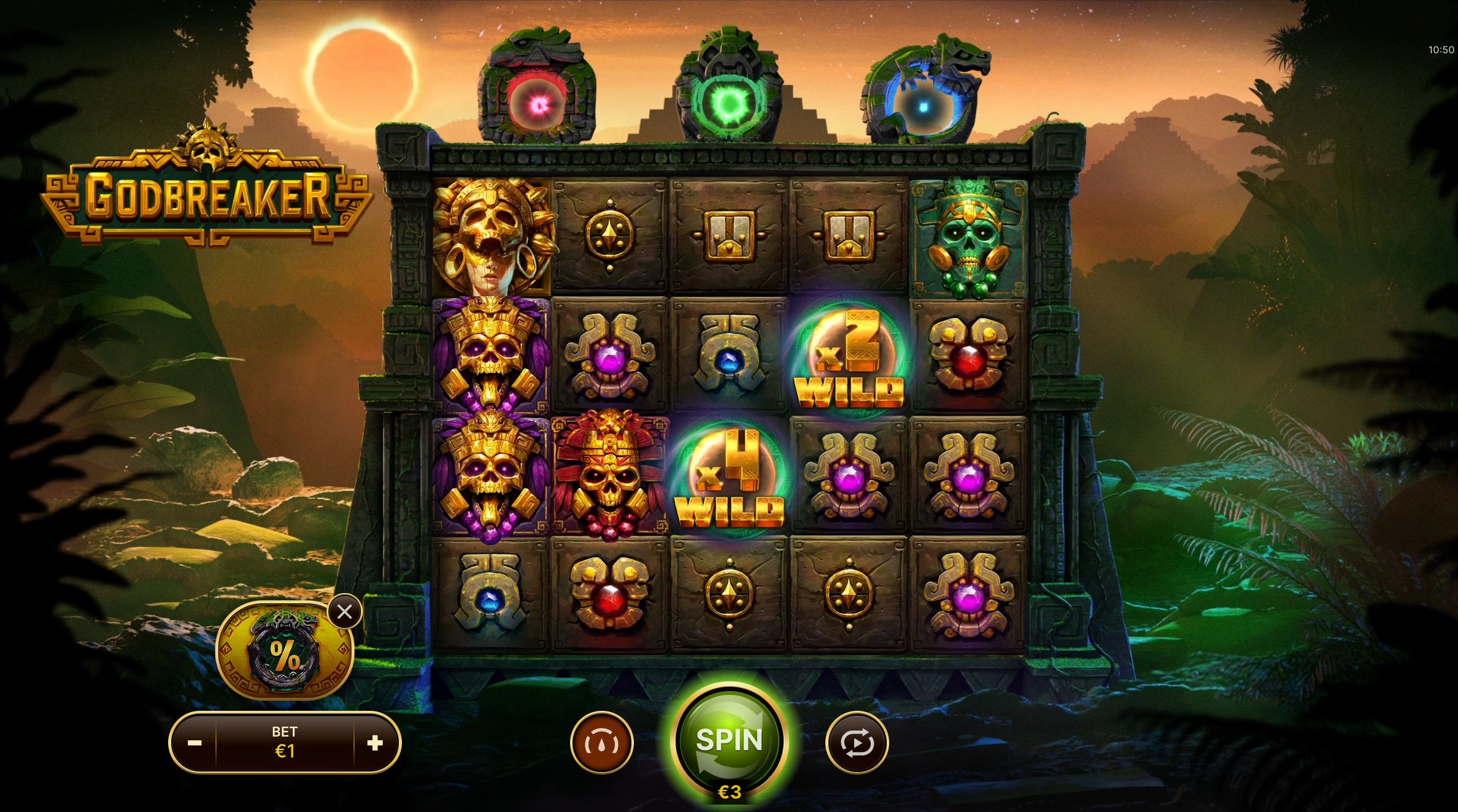Open the turbo speed settings
The width and height of the screenshot is (1458, 812).
tap(602, 742)
